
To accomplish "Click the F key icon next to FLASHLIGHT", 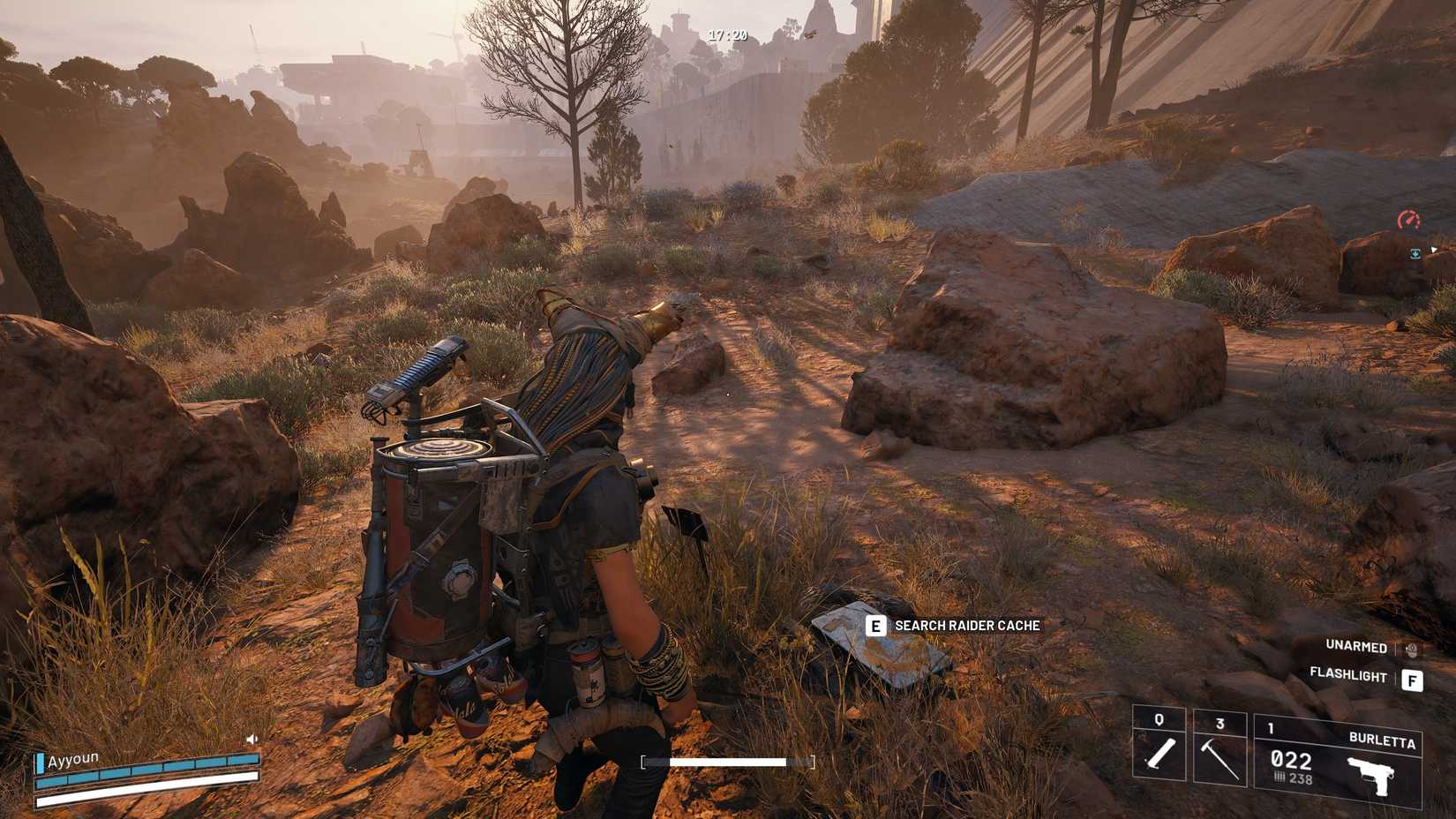I will [1413, 680].
